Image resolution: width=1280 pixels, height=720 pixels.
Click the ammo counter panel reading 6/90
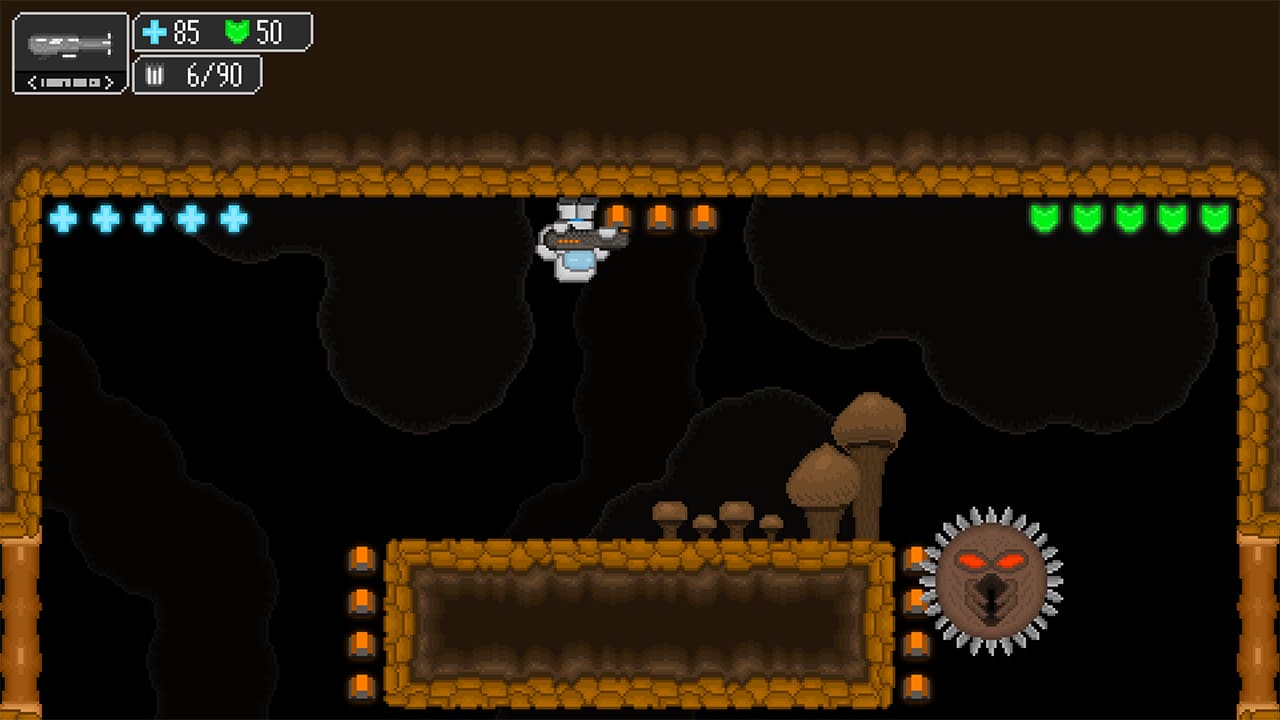[x=197, y=75]
